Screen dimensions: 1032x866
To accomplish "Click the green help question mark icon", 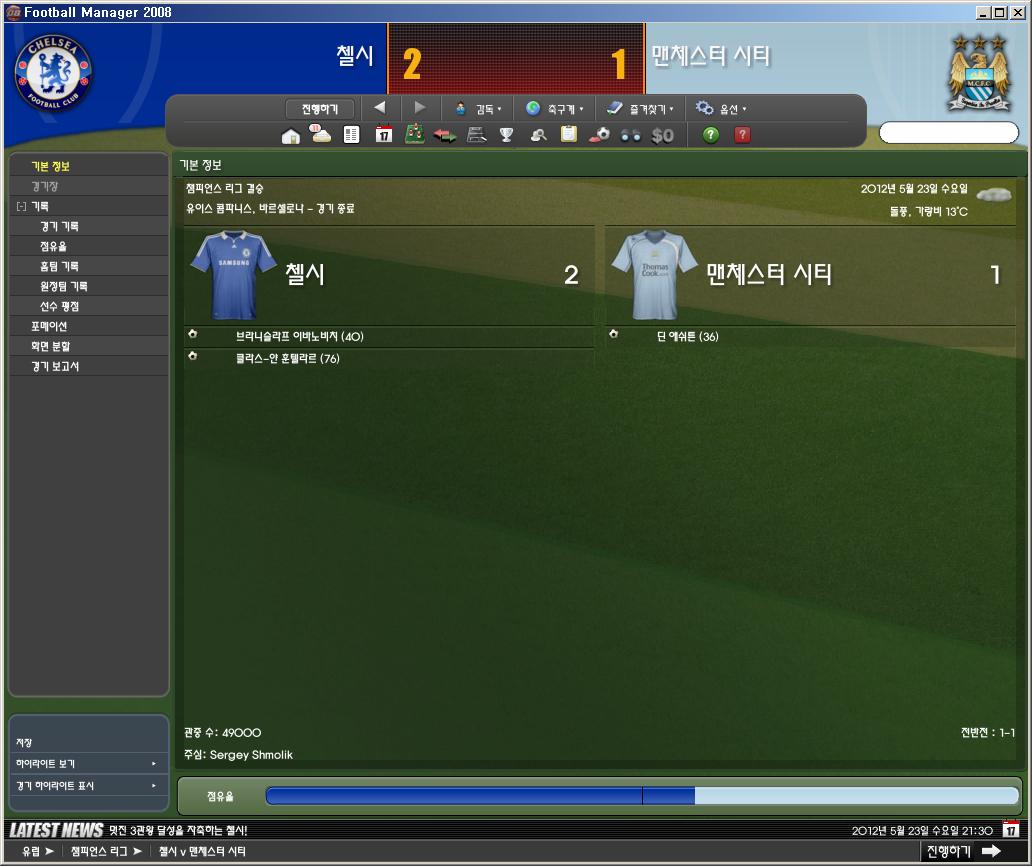I will pos(711,135).
